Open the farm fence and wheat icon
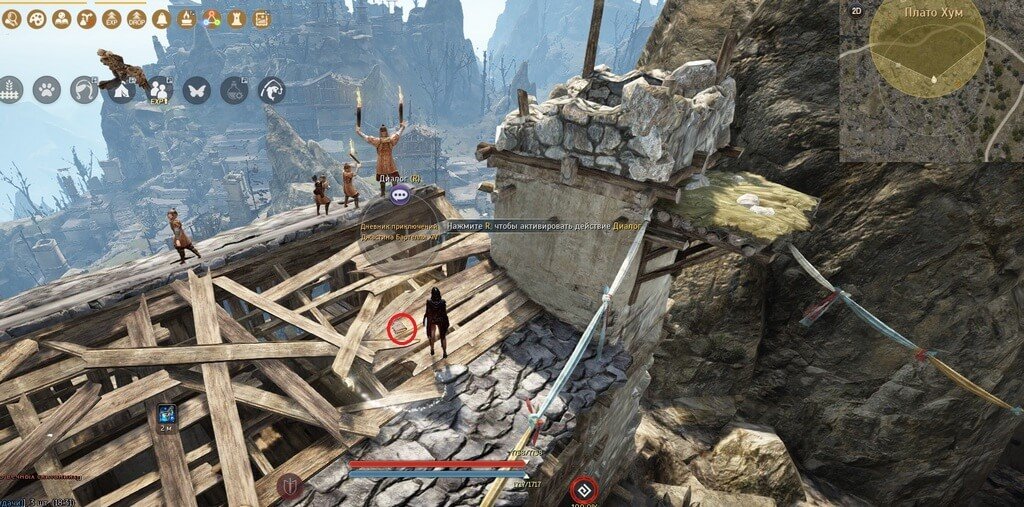The image size is (1024, 507). 10,90
